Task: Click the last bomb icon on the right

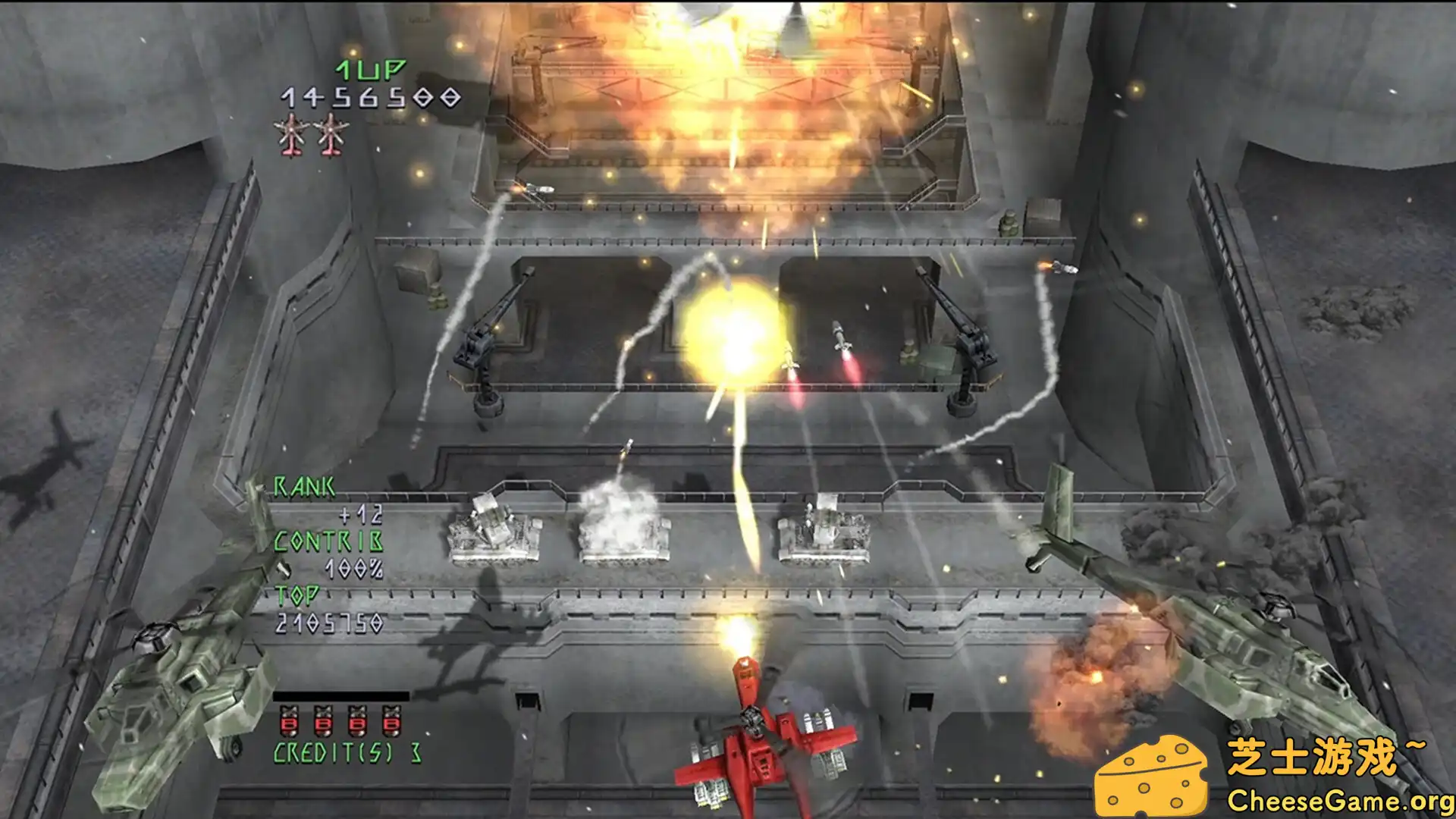Action: [391, 722]
